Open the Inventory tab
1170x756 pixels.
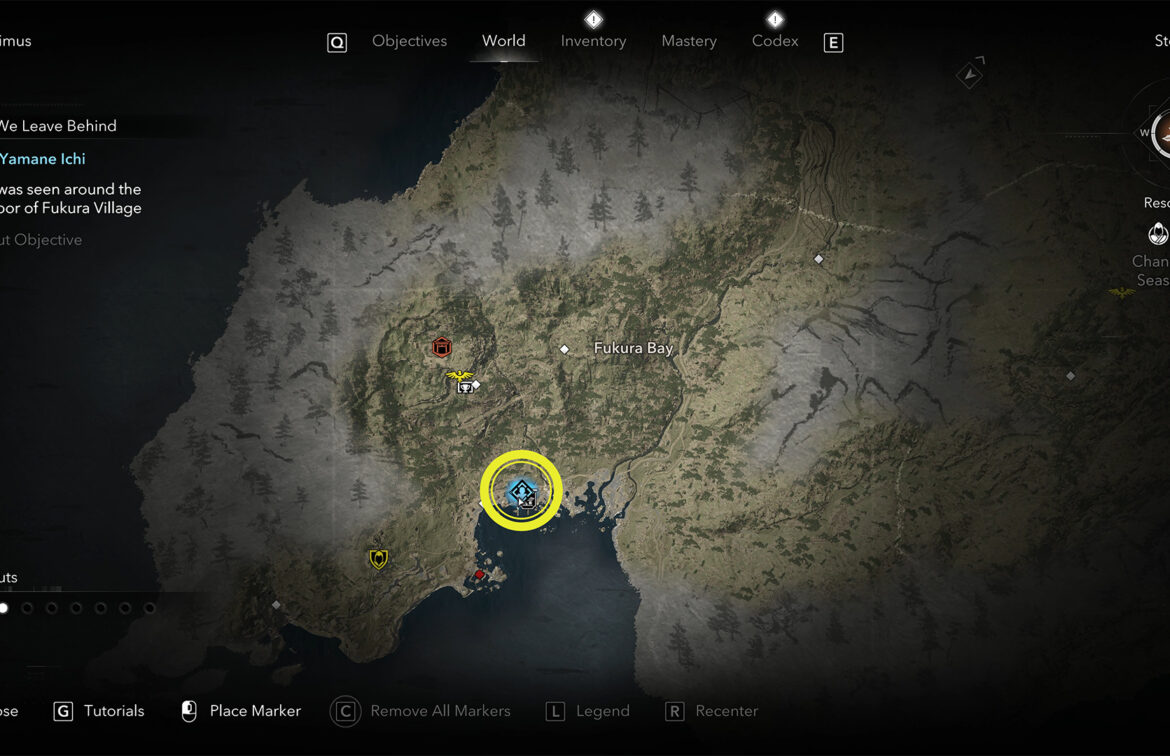[593, 41]
